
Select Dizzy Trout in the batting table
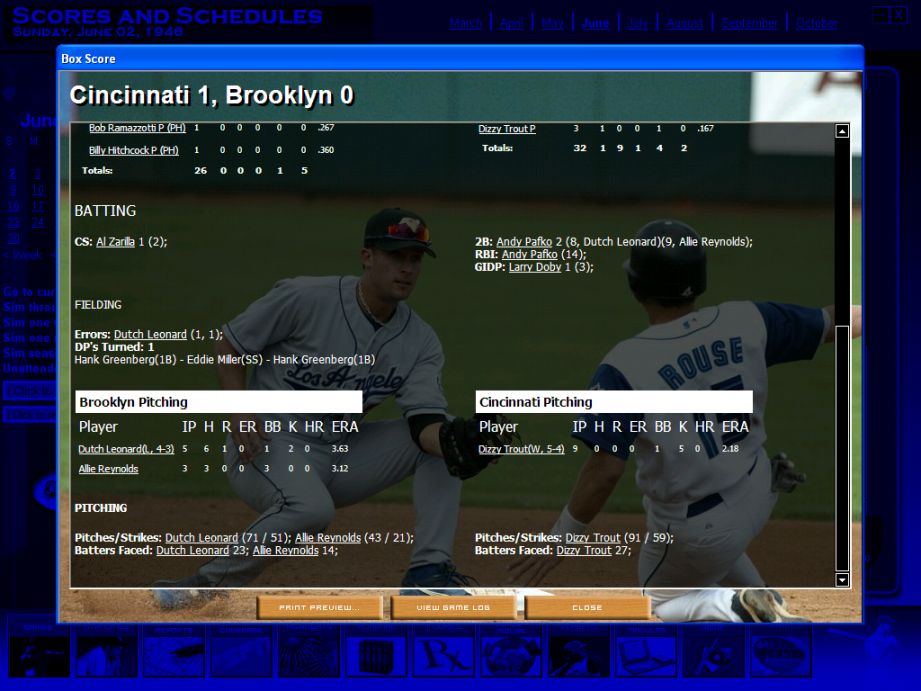click(507, 129)
